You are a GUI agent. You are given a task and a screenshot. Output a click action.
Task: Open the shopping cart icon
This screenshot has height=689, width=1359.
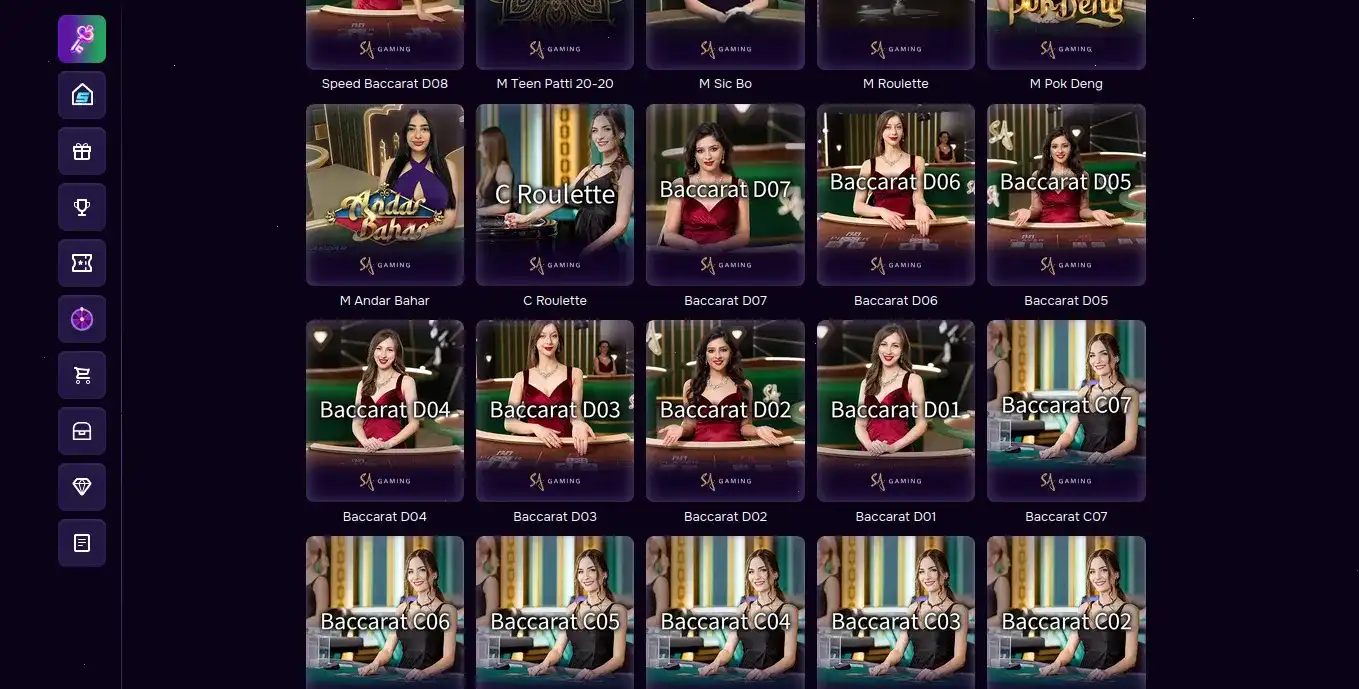pyautogui.click(x=82, y=375)
